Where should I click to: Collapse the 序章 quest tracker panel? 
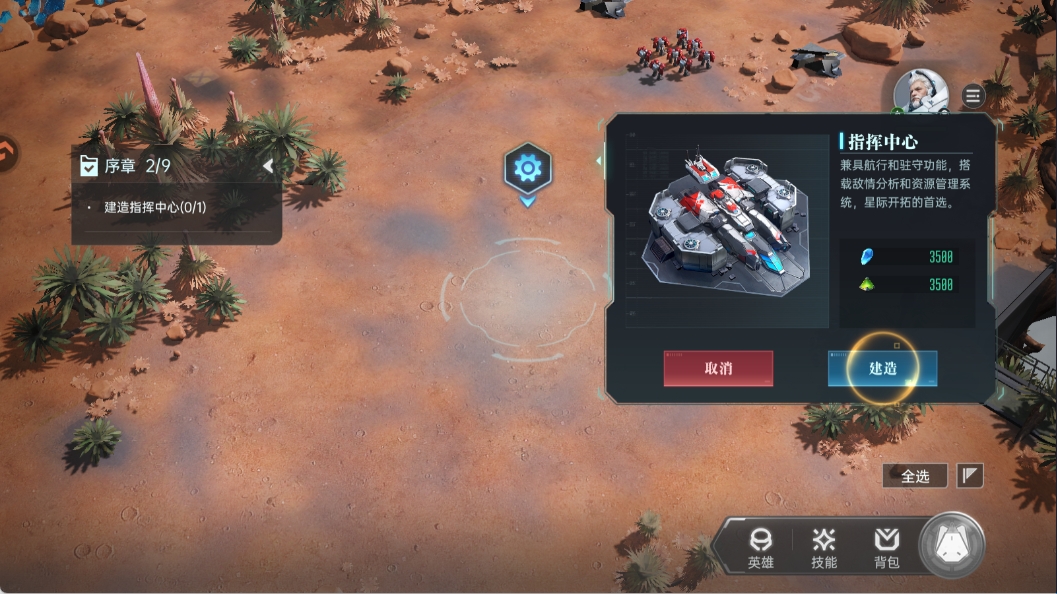pyautogui.click(x=267, y=166)
